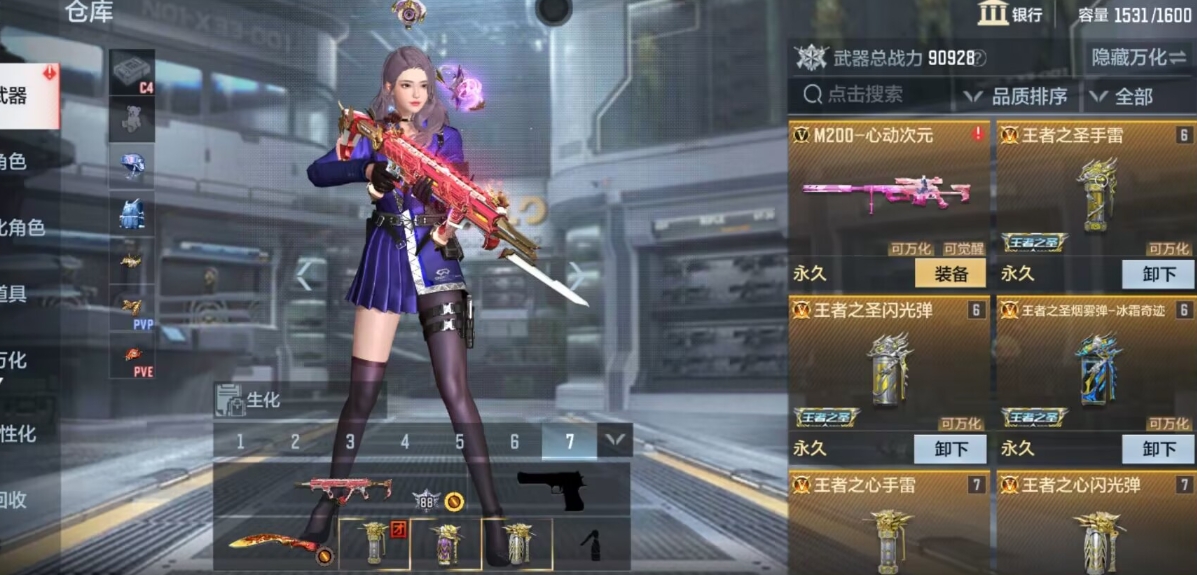Select the 王者之心闪光弹 item card
This screenshot has width=1197, height=575.
click(x=1096, y=522)
